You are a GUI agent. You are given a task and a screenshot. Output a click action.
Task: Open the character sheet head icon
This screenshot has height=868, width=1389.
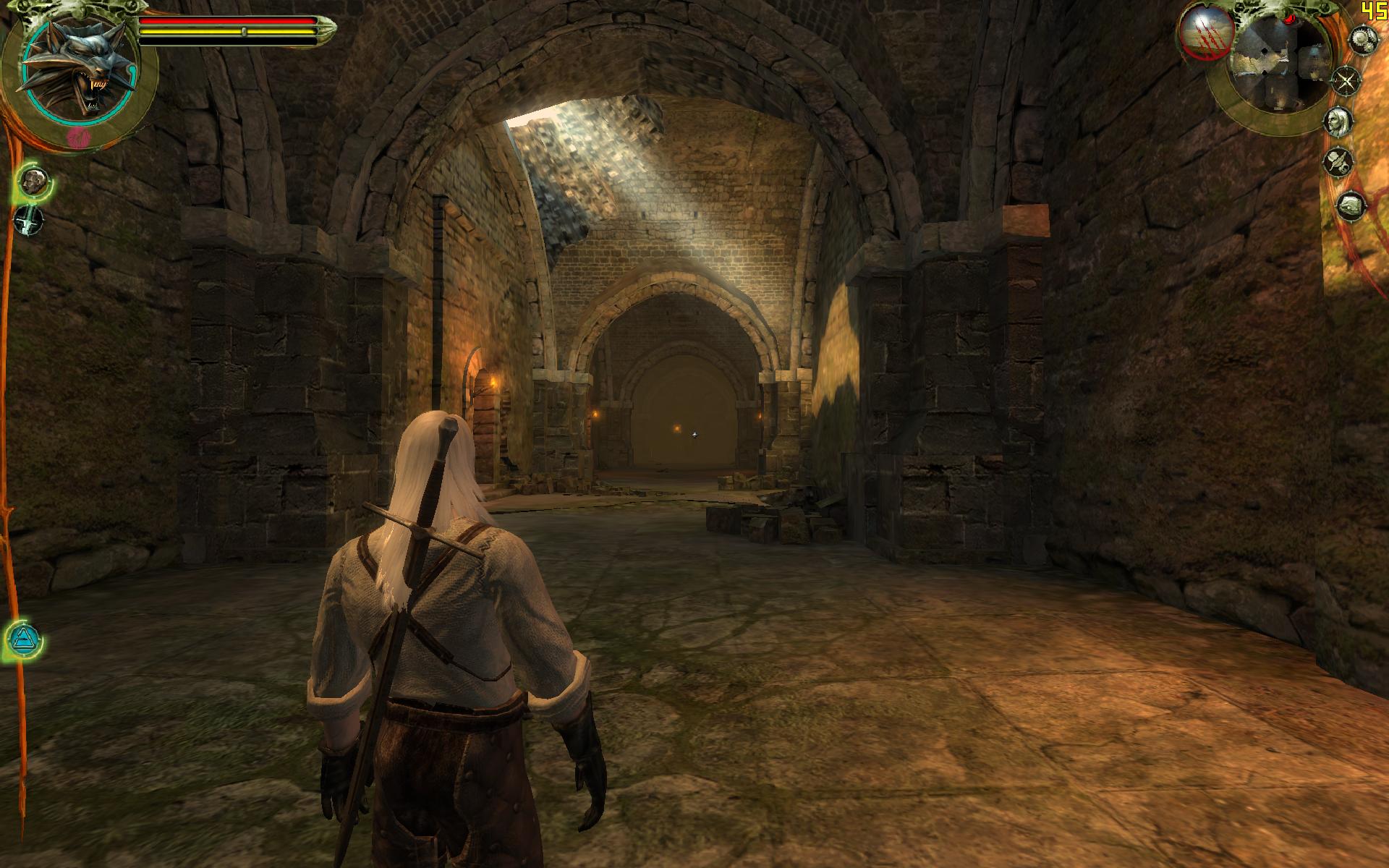pyautogui.click(x=1340, y=121)
